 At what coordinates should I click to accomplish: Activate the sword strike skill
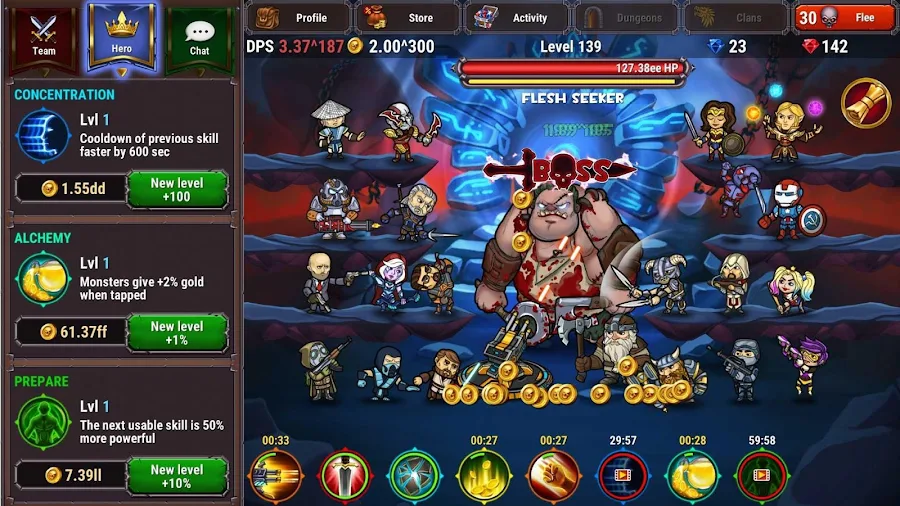tap(345, 477)
